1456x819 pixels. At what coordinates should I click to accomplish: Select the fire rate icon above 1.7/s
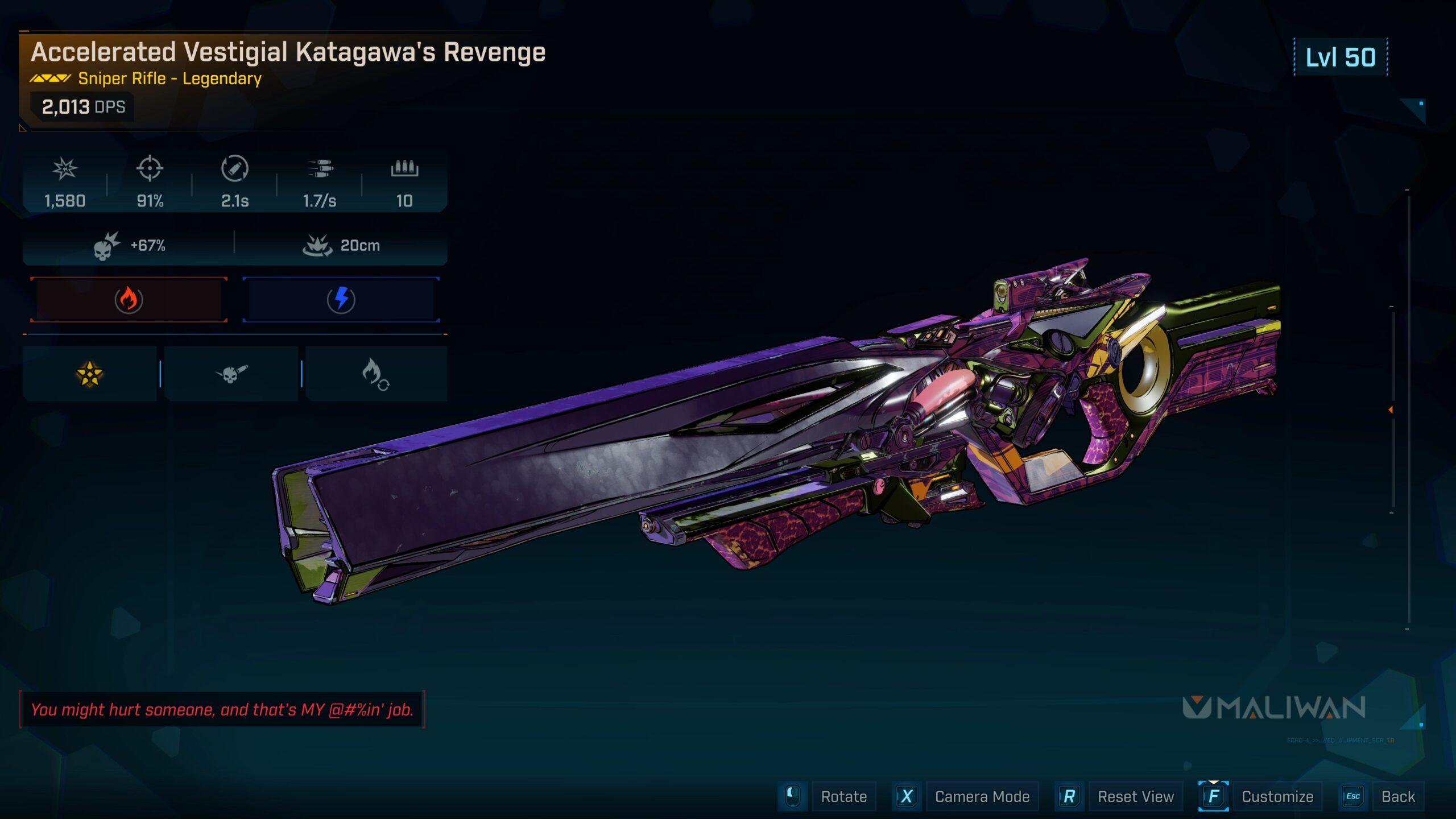(321, 169)
